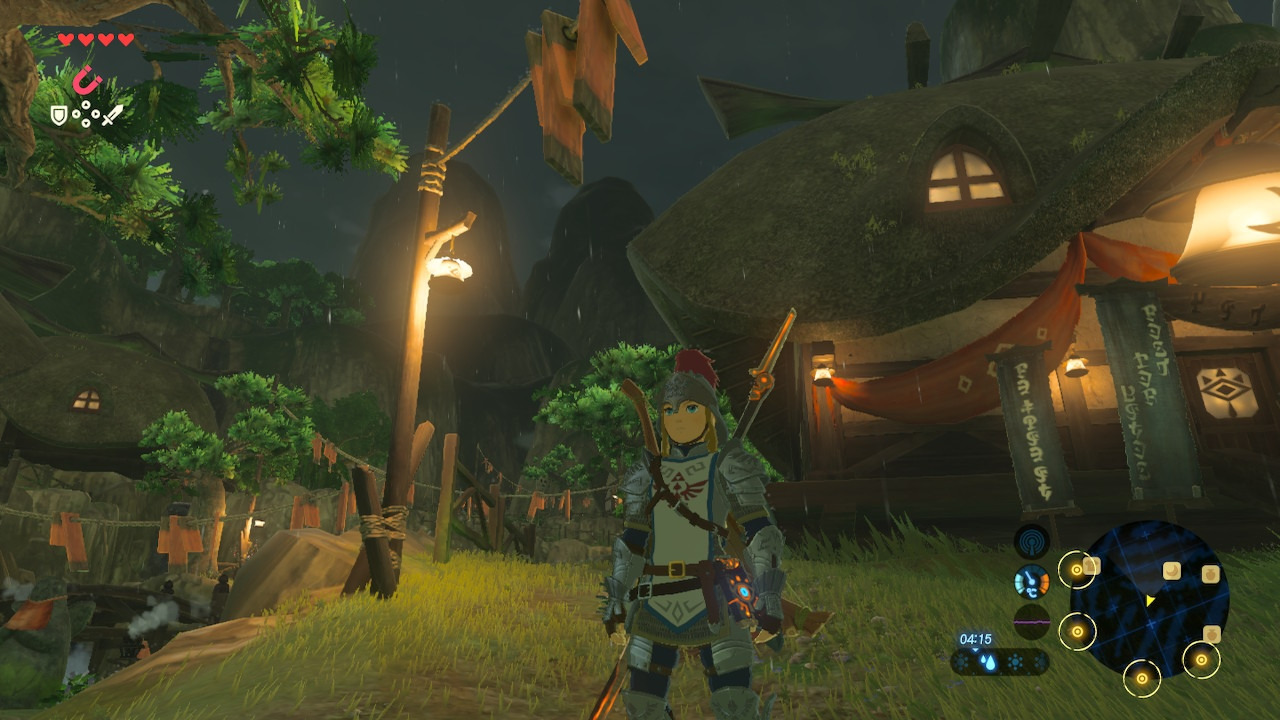Click the shield equipment icon
The height and width of the screenshot is (720, 1280).
(x=59, y=116)
